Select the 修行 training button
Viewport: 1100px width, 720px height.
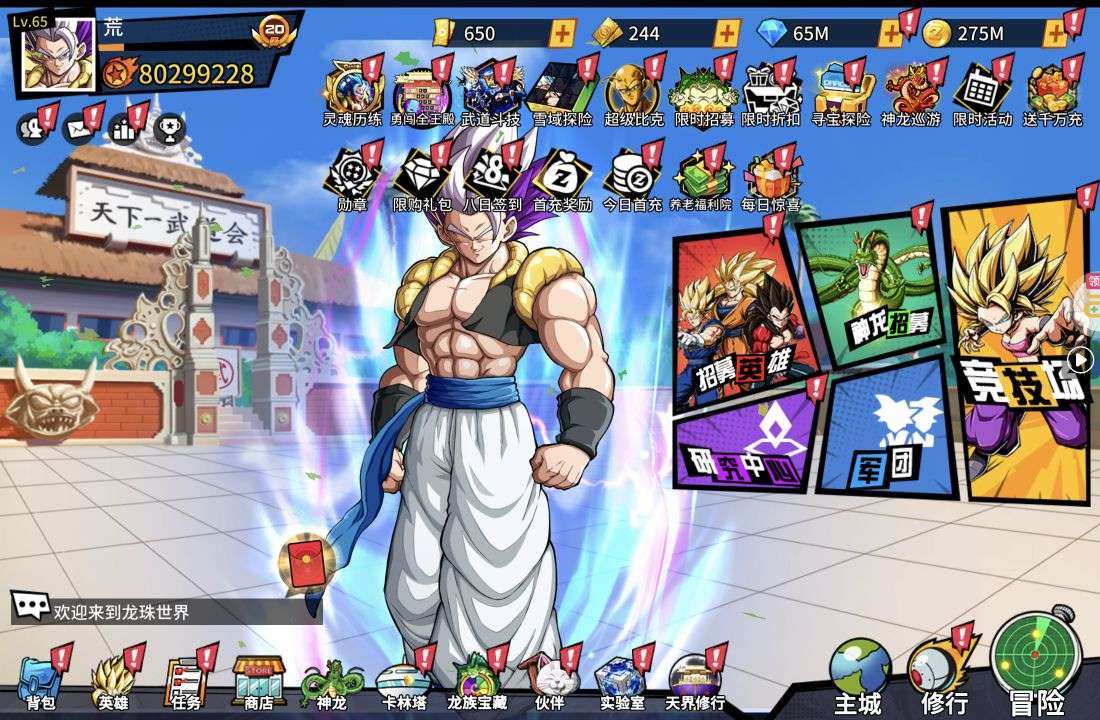pyautogui.click(x=942, y=672)
